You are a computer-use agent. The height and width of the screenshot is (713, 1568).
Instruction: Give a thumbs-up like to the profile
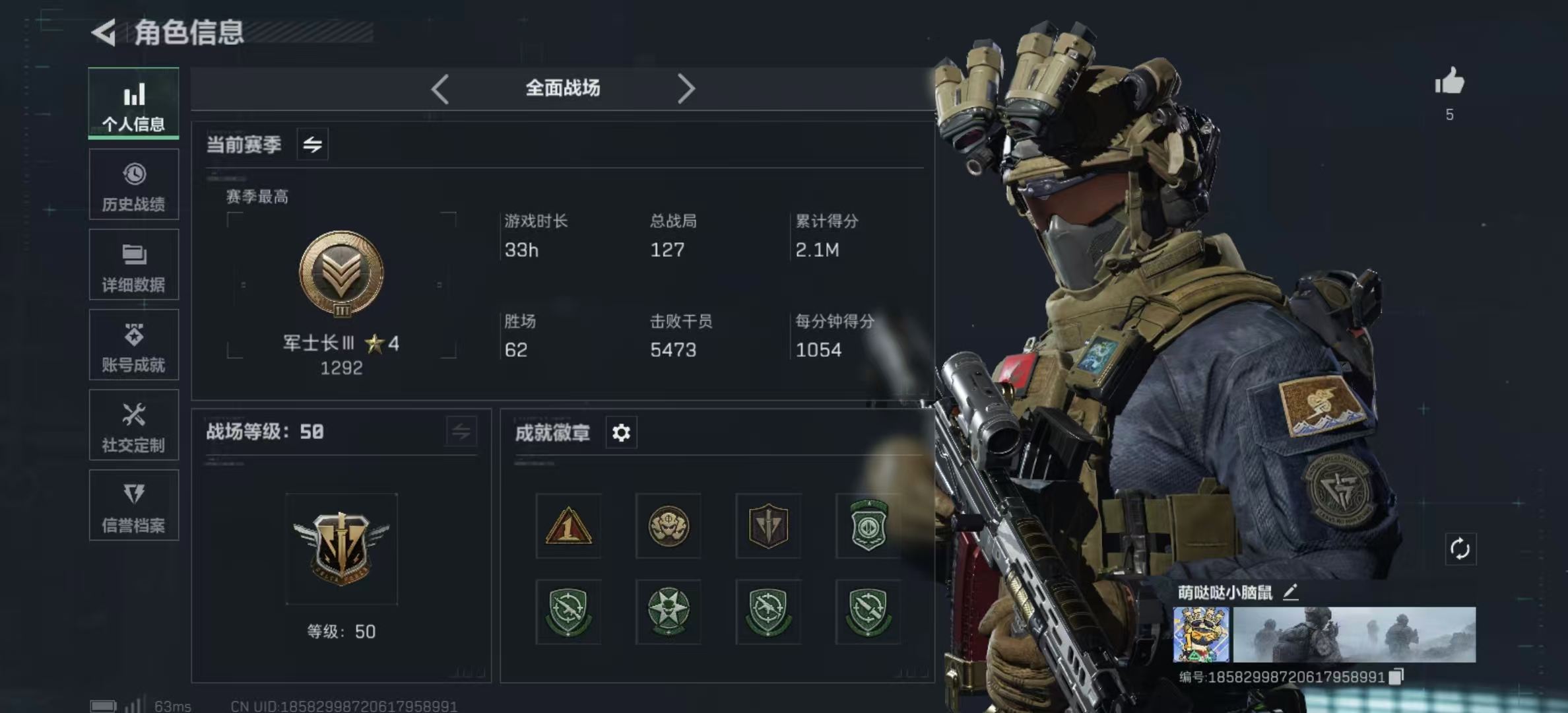1449,83
